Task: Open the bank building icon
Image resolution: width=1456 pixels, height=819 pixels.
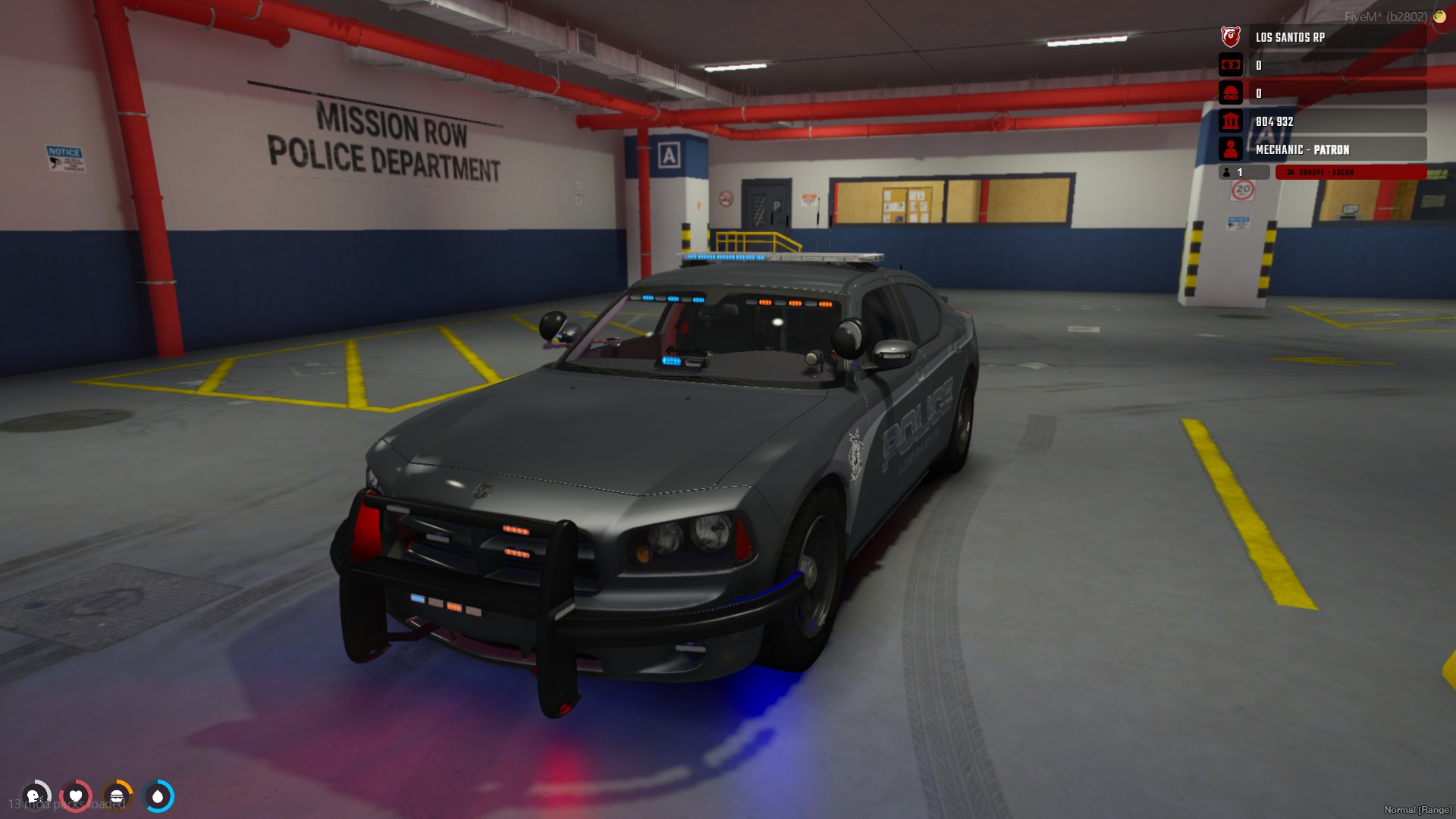Action: pos(1230,121)
